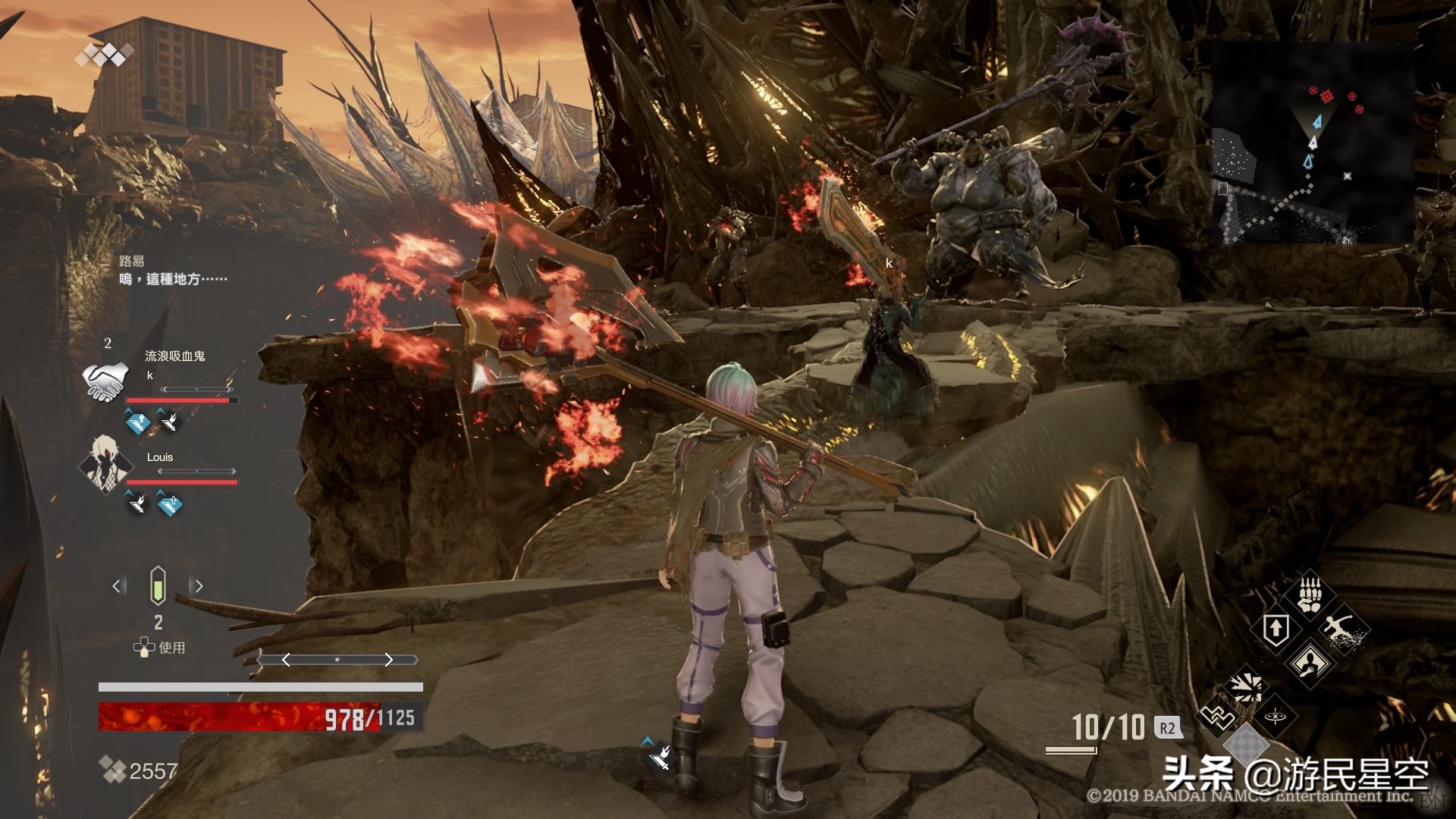Click the haze diamond emblem at top-left
The height and width of the screenshot is (819, 1456).
point(104,55)
